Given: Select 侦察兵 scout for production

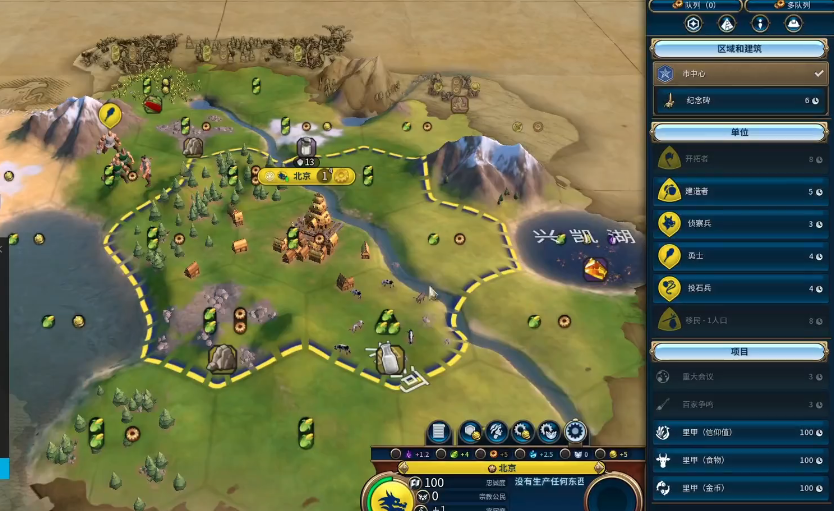Looking at the screenshot, I should coord(740,223).
